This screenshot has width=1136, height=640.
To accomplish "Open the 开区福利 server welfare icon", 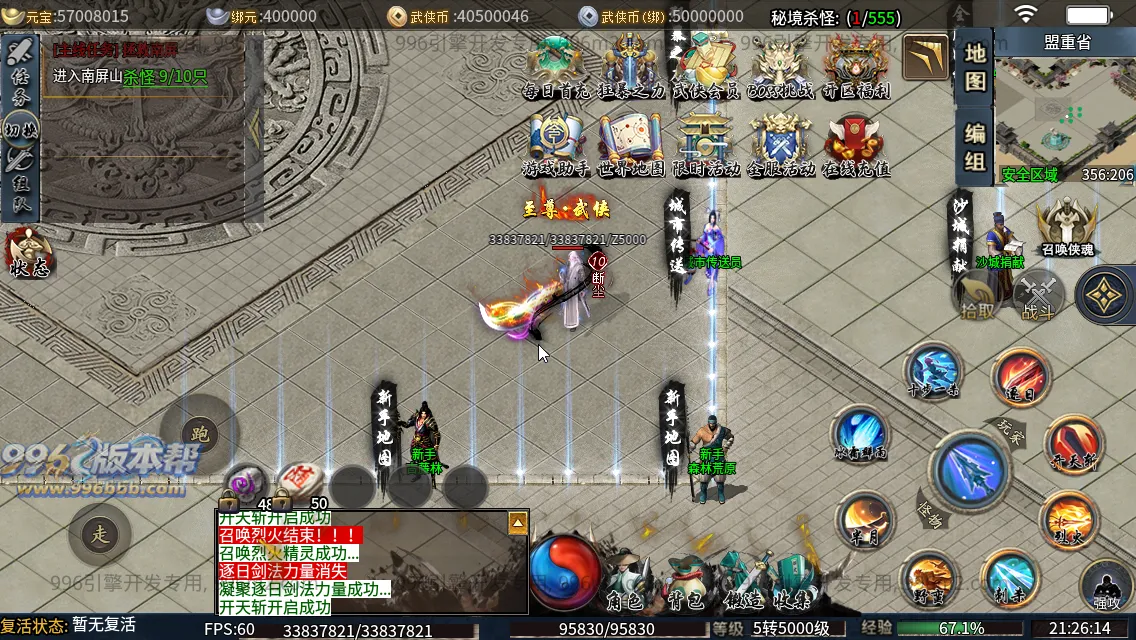I will tap(856, 66).
